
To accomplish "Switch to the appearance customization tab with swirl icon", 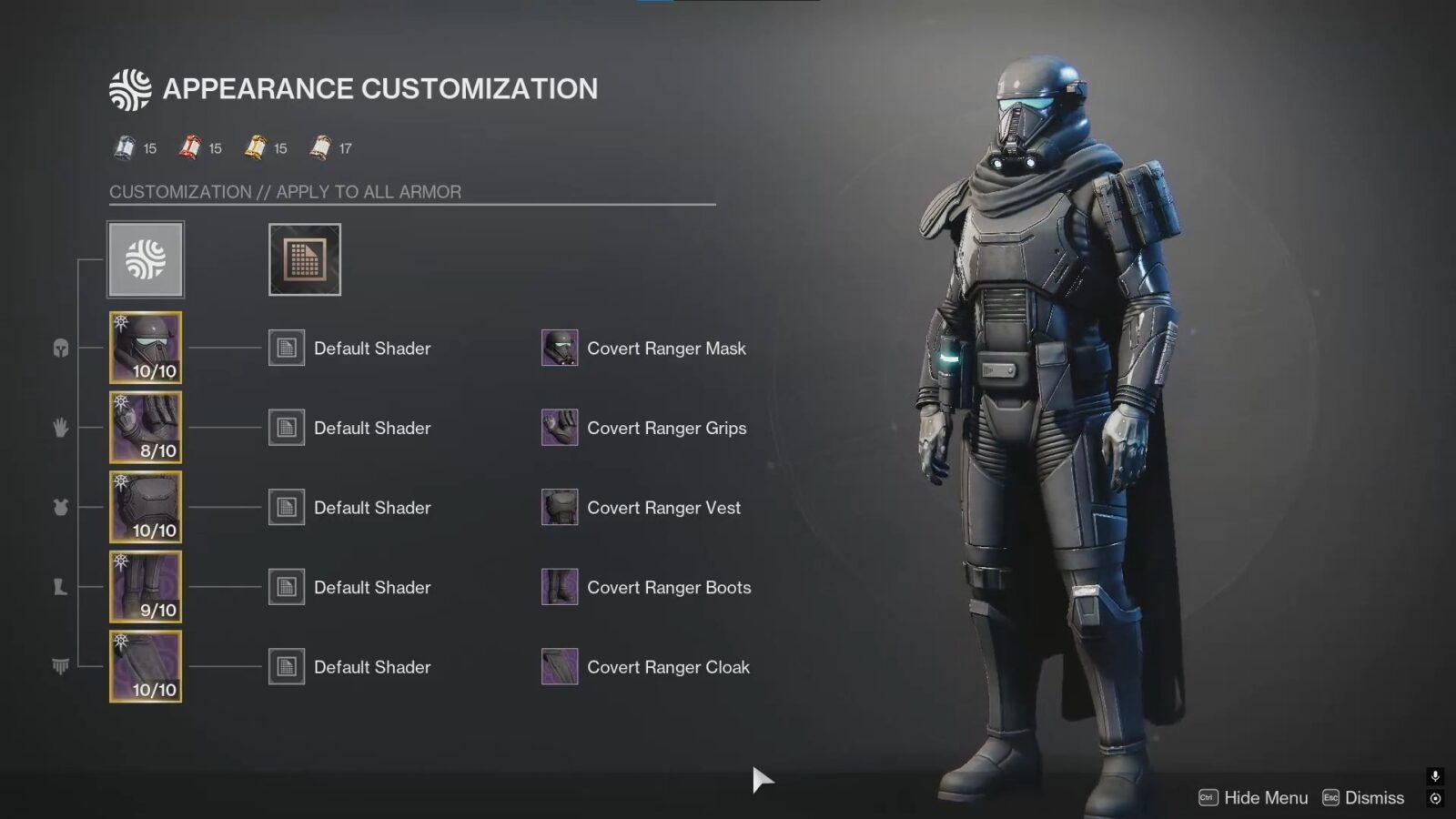I will [x=146, y=258].
